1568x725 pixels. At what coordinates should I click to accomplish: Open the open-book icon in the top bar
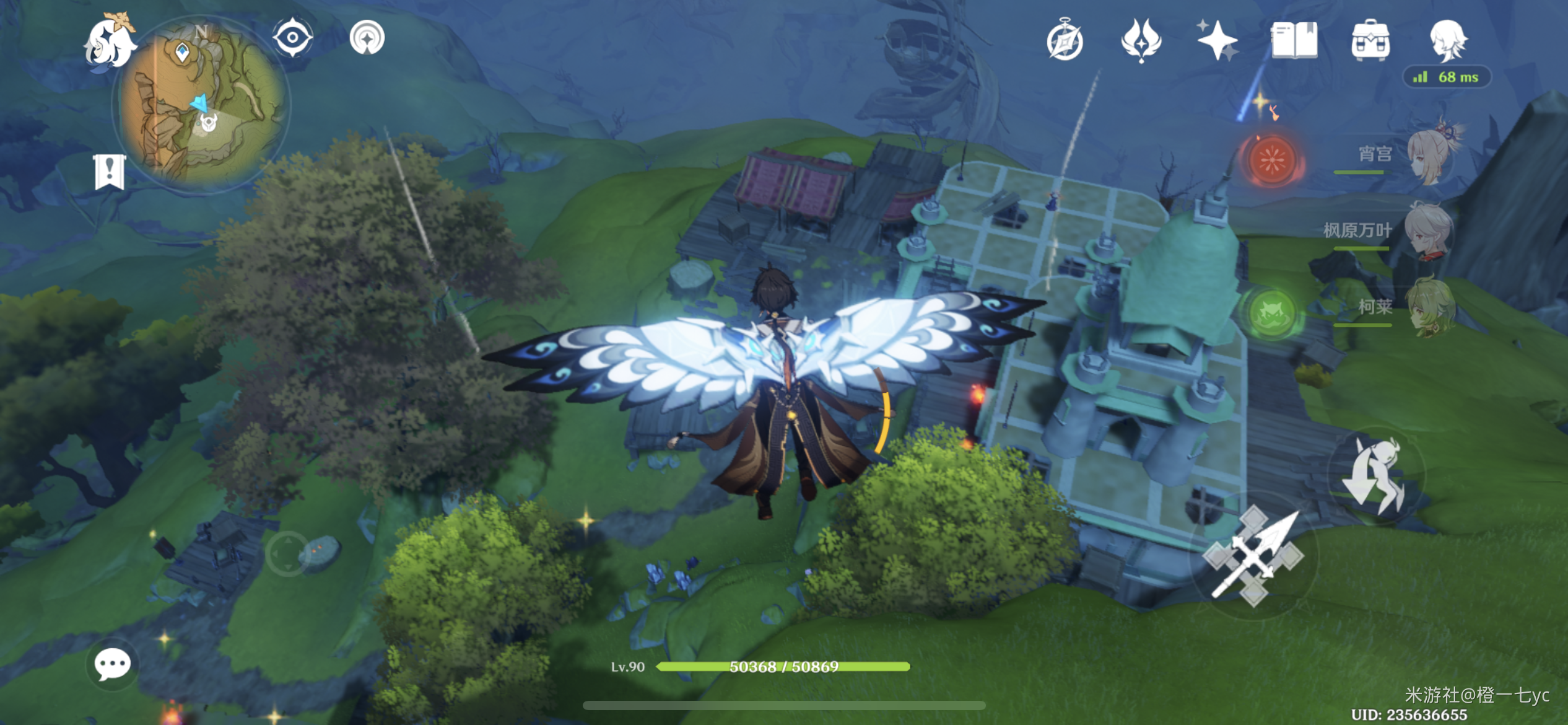(1294, 41)
